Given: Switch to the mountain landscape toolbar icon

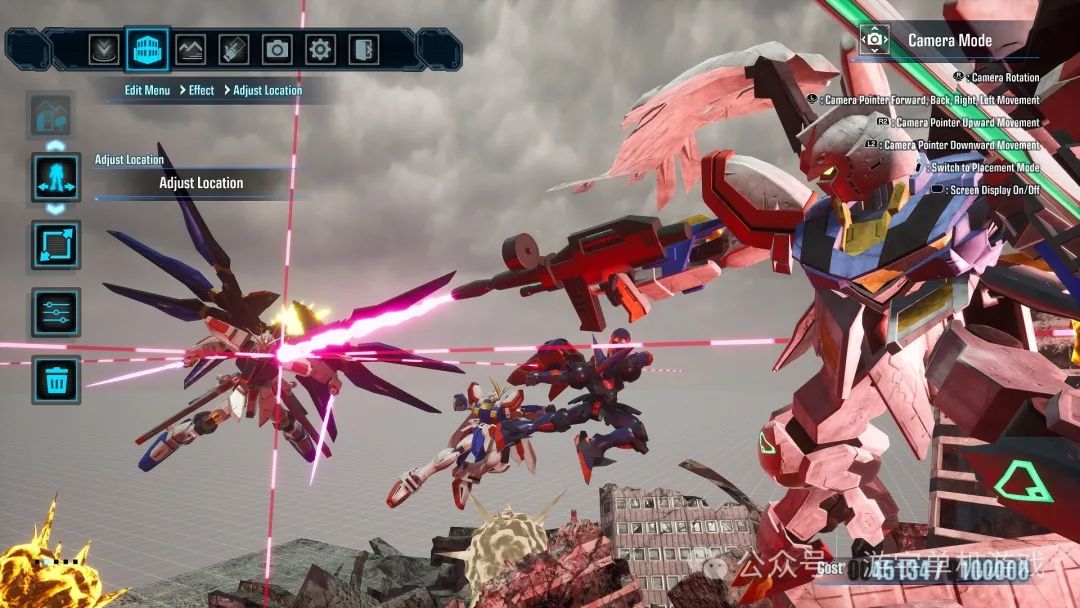Looking at the screenshot, I should [x=190, y=49].
